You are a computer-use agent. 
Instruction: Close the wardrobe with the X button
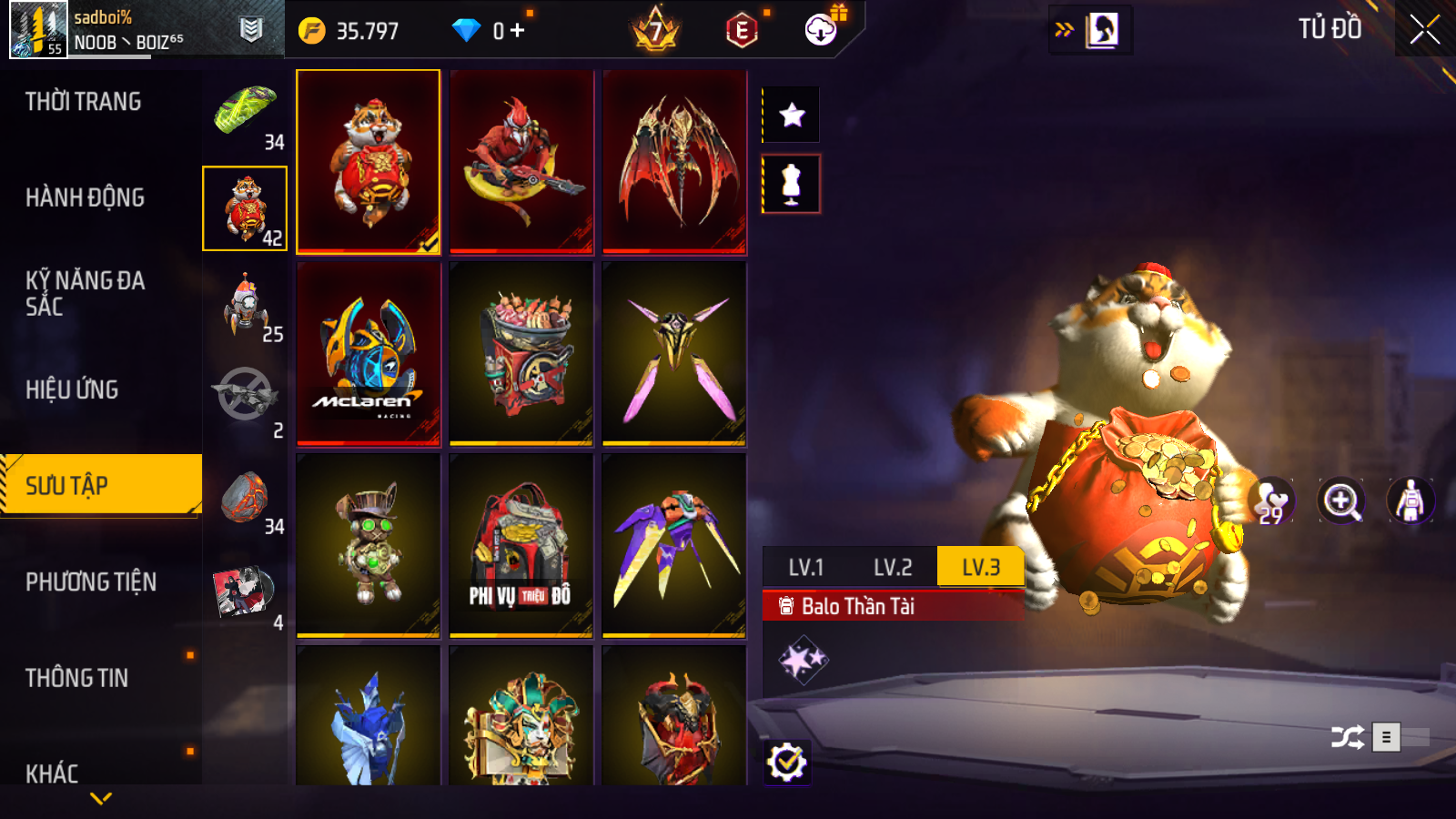tap(1424, 30)
